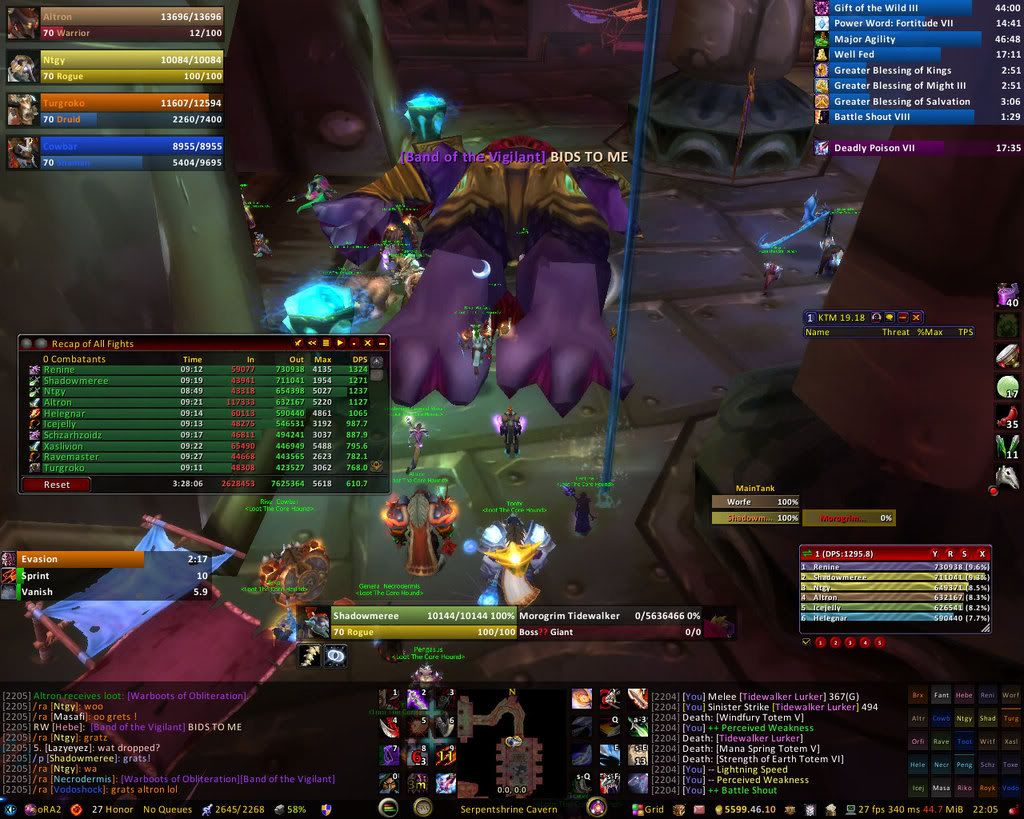Viewport: 1024px width, 819px height.
Task: Reset the Recap of All Fights data
Action: point(55,484)
